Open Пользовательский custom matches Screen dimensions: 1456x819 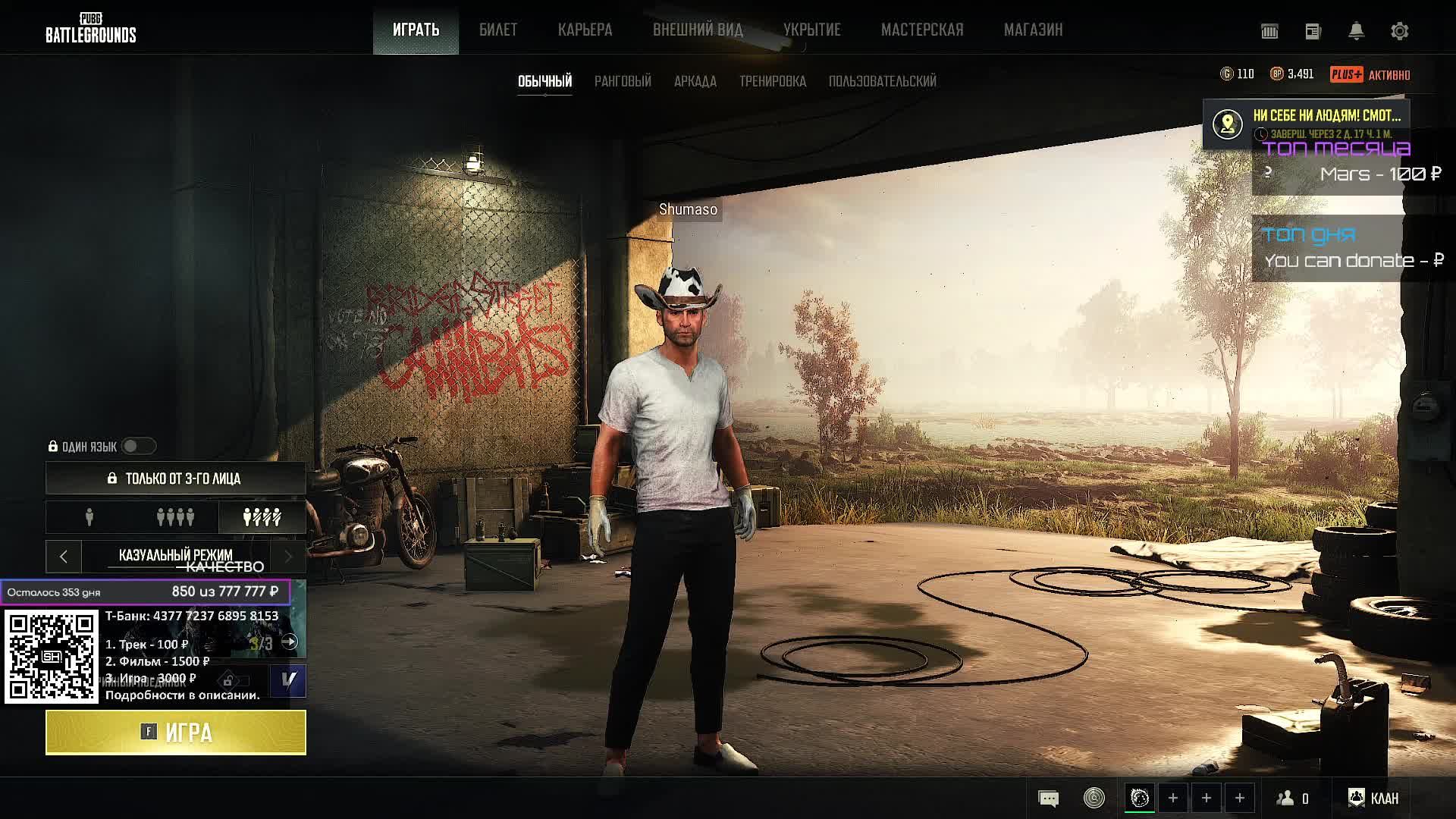point(882,81)
